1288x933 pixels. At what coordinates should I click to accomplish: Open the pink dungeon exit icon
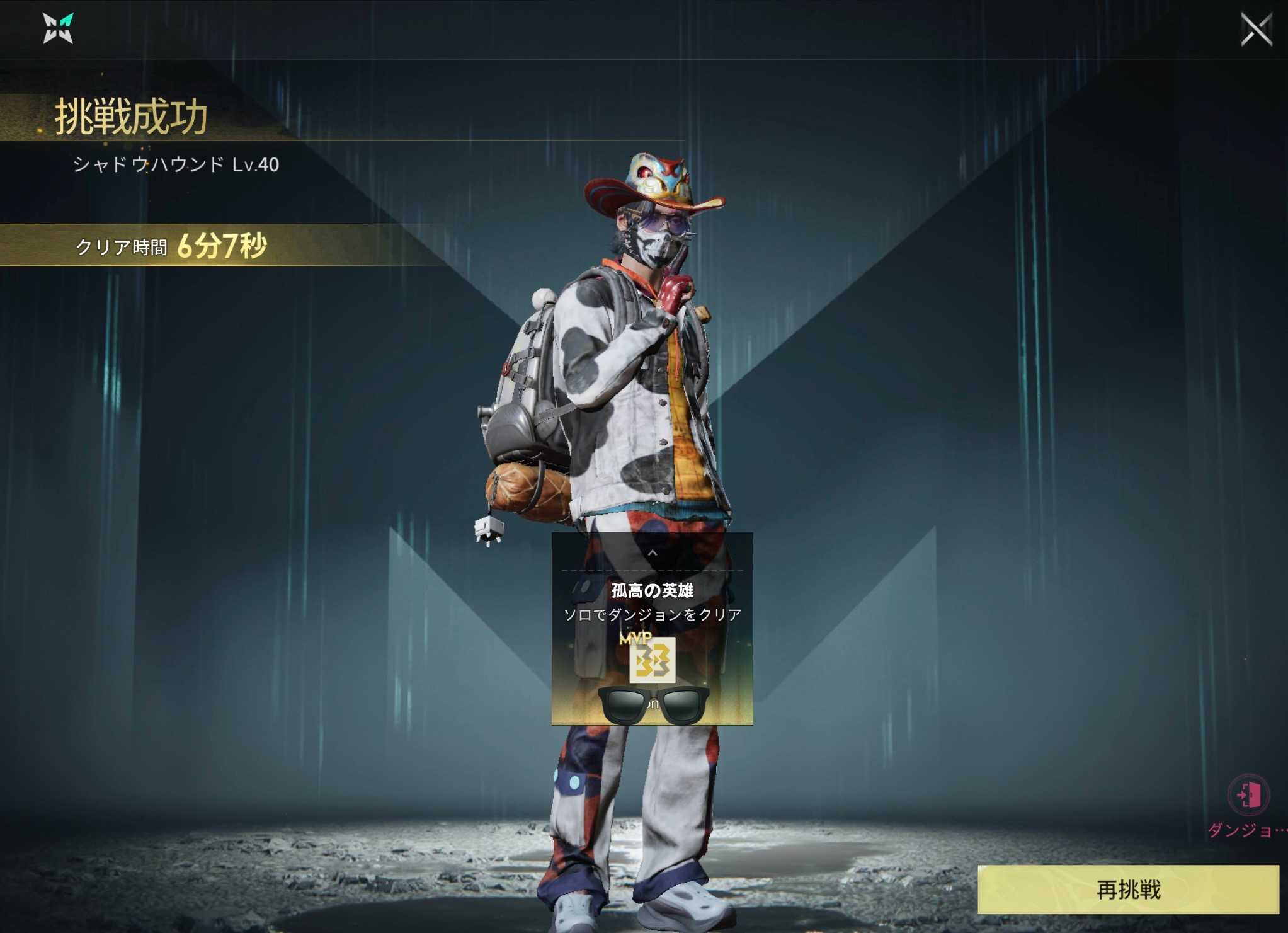point(1248,794)
